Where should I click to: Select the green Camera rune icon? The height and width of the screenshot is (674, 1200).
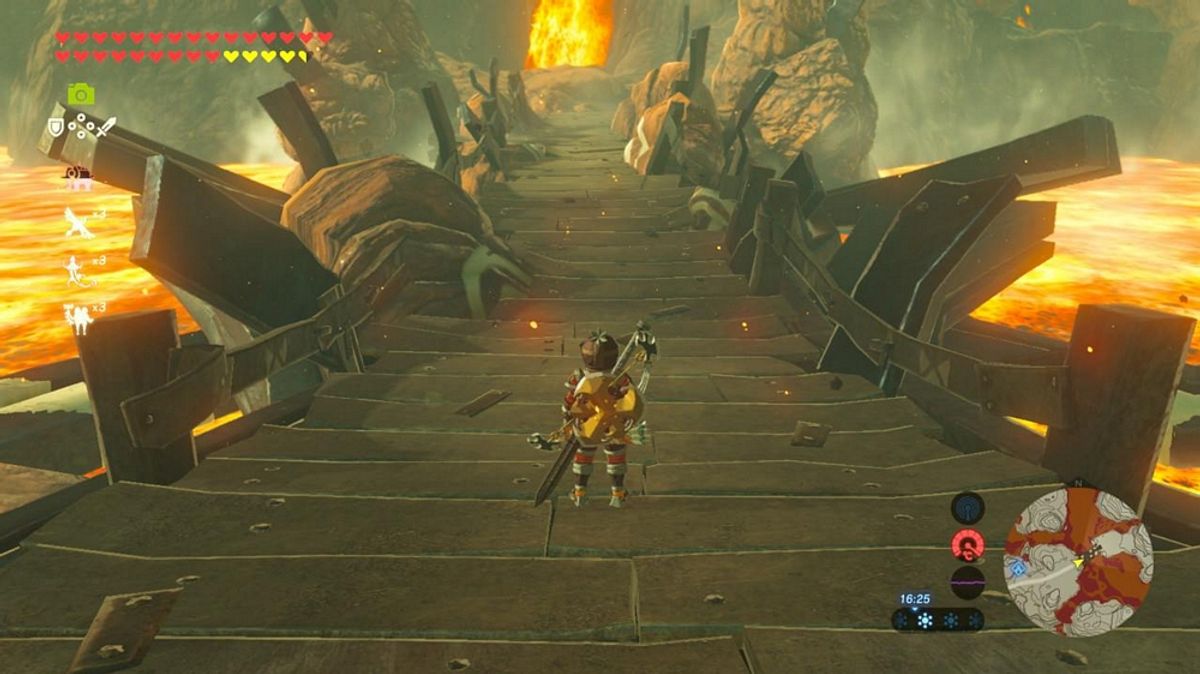81,94
